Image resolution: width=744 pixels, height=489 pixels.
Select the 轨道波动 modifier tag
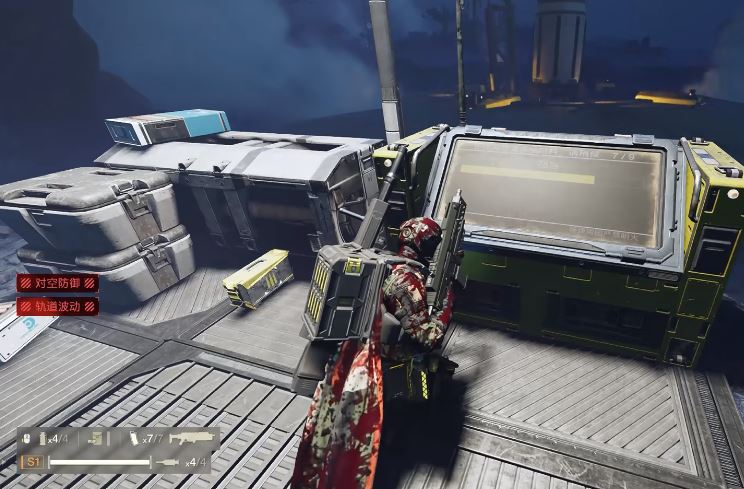(58, 306)
